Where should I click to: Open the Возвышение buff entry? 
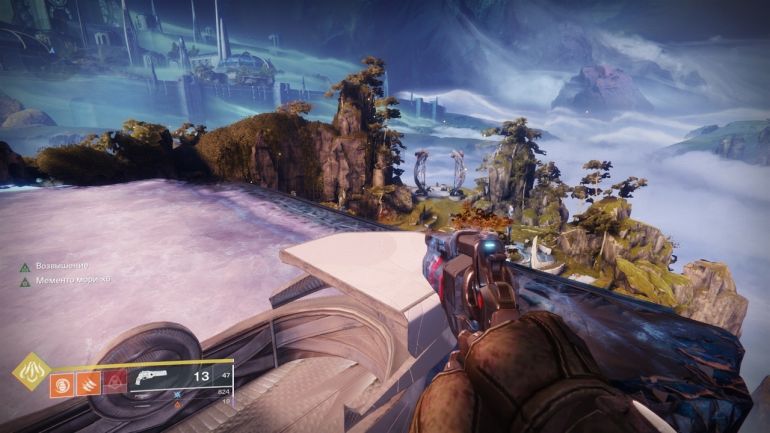tap(56, 266)
